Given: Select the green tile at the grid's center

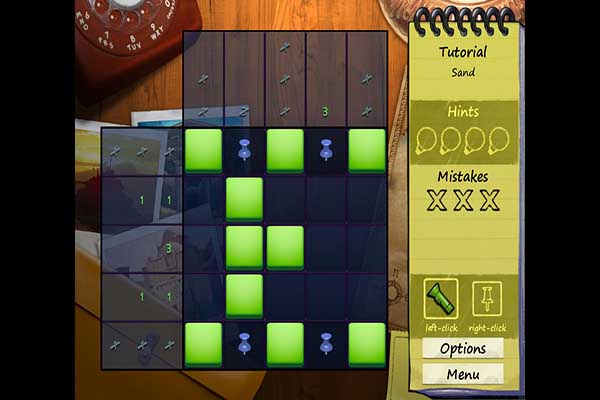Looking at the screenshot, I should (x=285, y=247).
